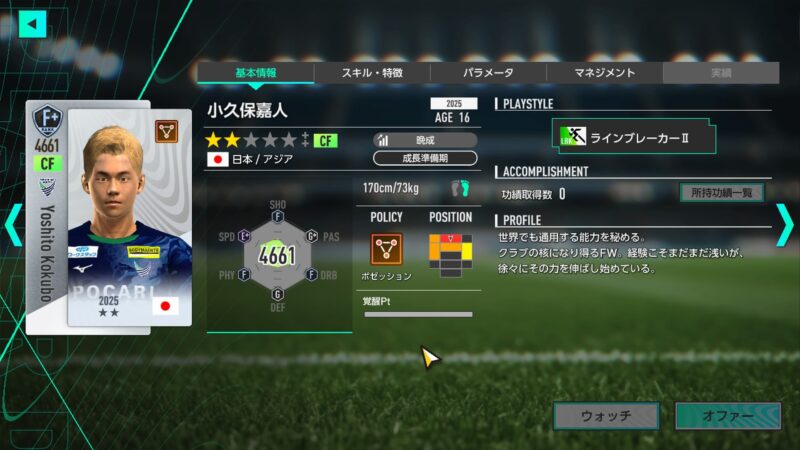Make an offer with the オファー button

[x=727, y=415]
